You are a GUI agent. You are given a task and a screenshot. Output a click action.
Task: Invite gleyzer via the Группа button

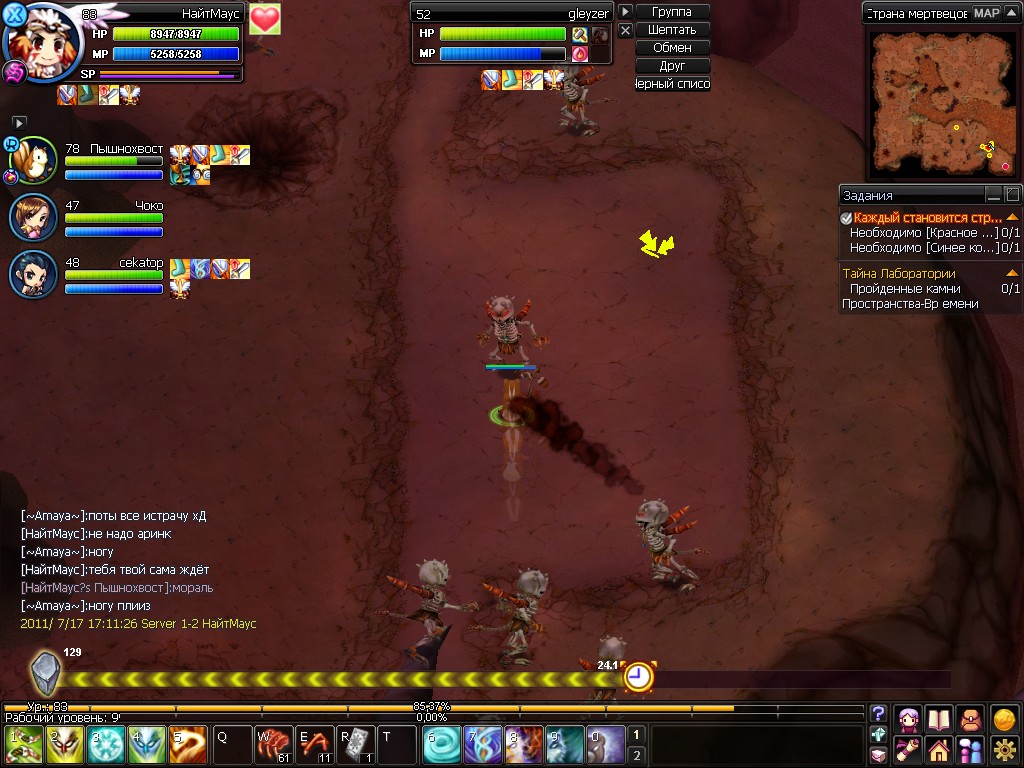[671, 12]
